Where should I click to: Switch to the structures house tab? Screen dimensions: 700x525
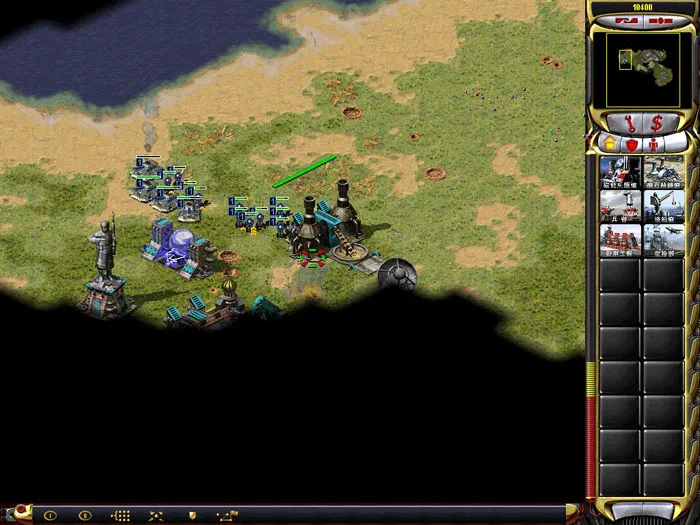click(x=609, y=143)
